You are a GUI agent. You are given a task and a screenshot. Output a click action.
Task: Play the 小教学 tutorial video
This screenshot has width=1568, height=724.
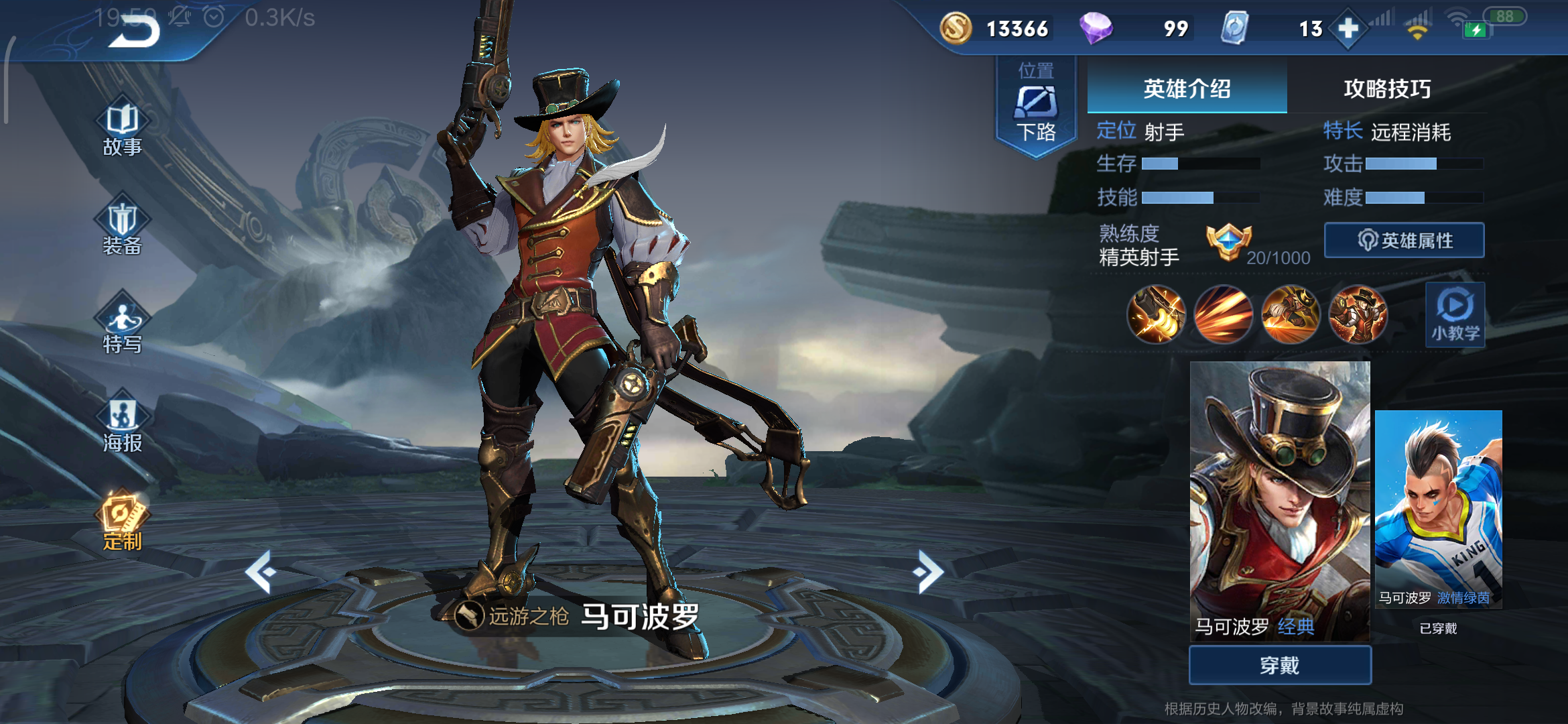click(1455, 314)
